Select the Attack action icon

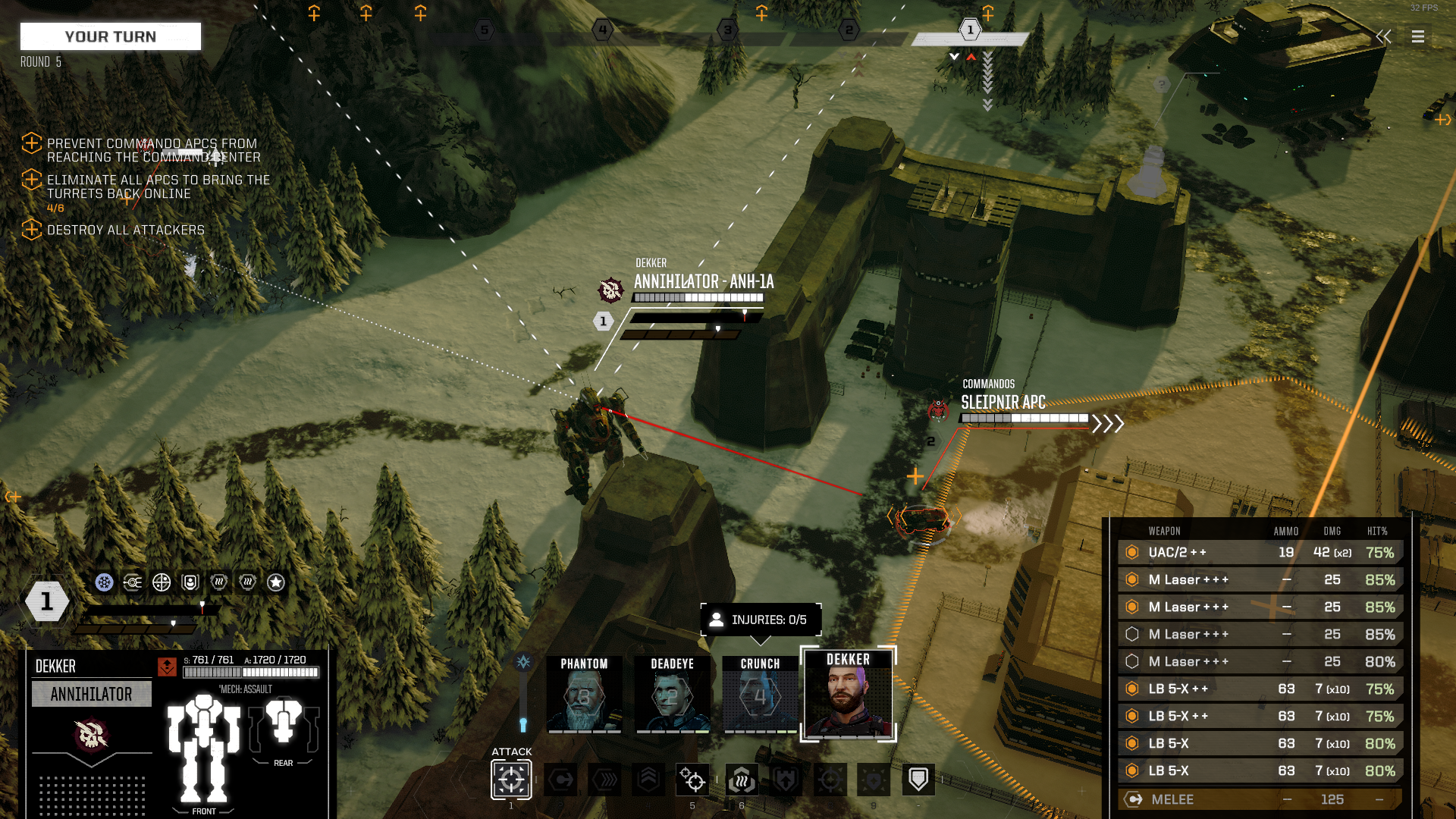point(510,780)
